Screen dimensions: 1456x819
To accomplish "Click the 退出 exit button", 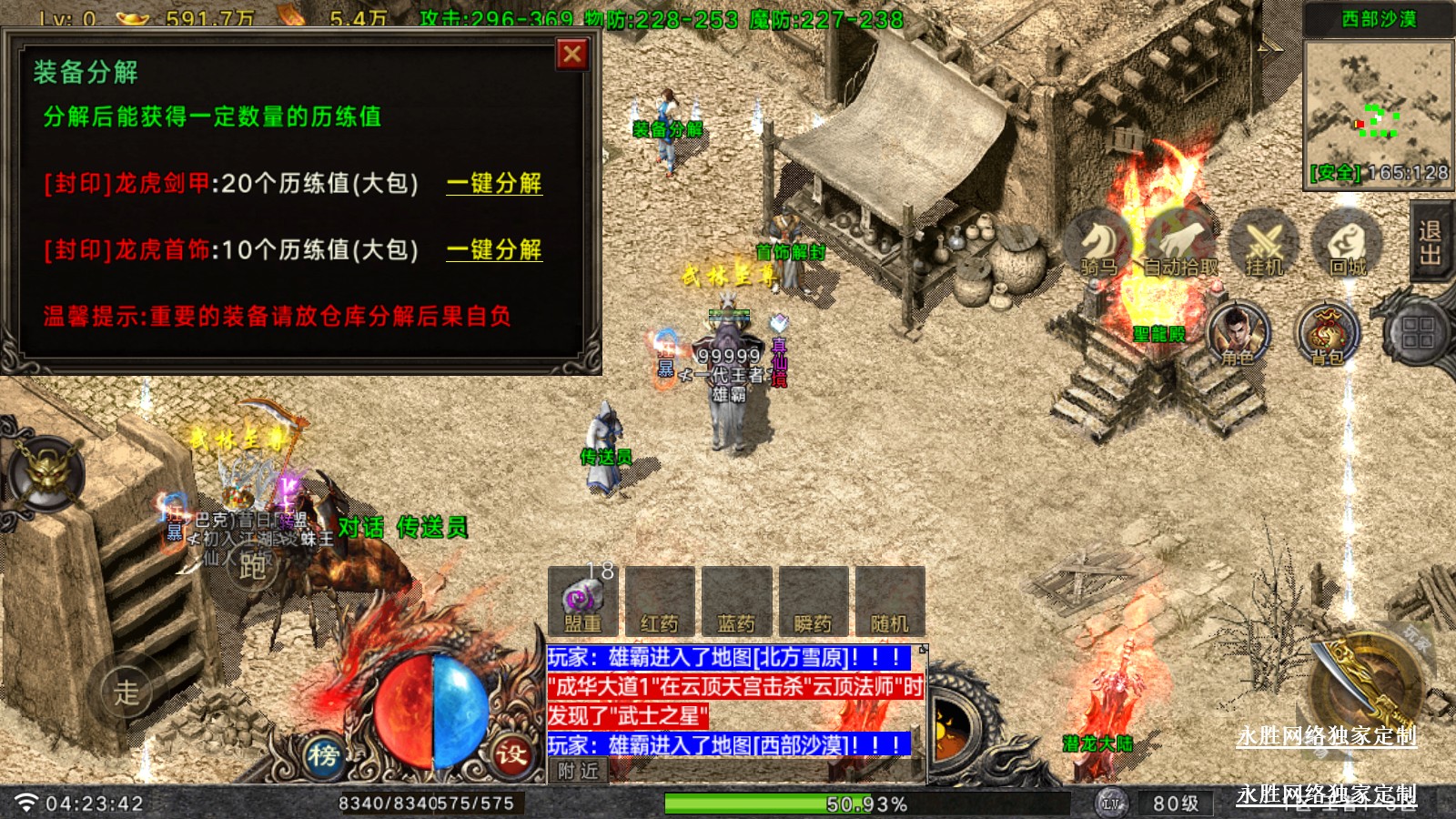I will click(1431, 242).
